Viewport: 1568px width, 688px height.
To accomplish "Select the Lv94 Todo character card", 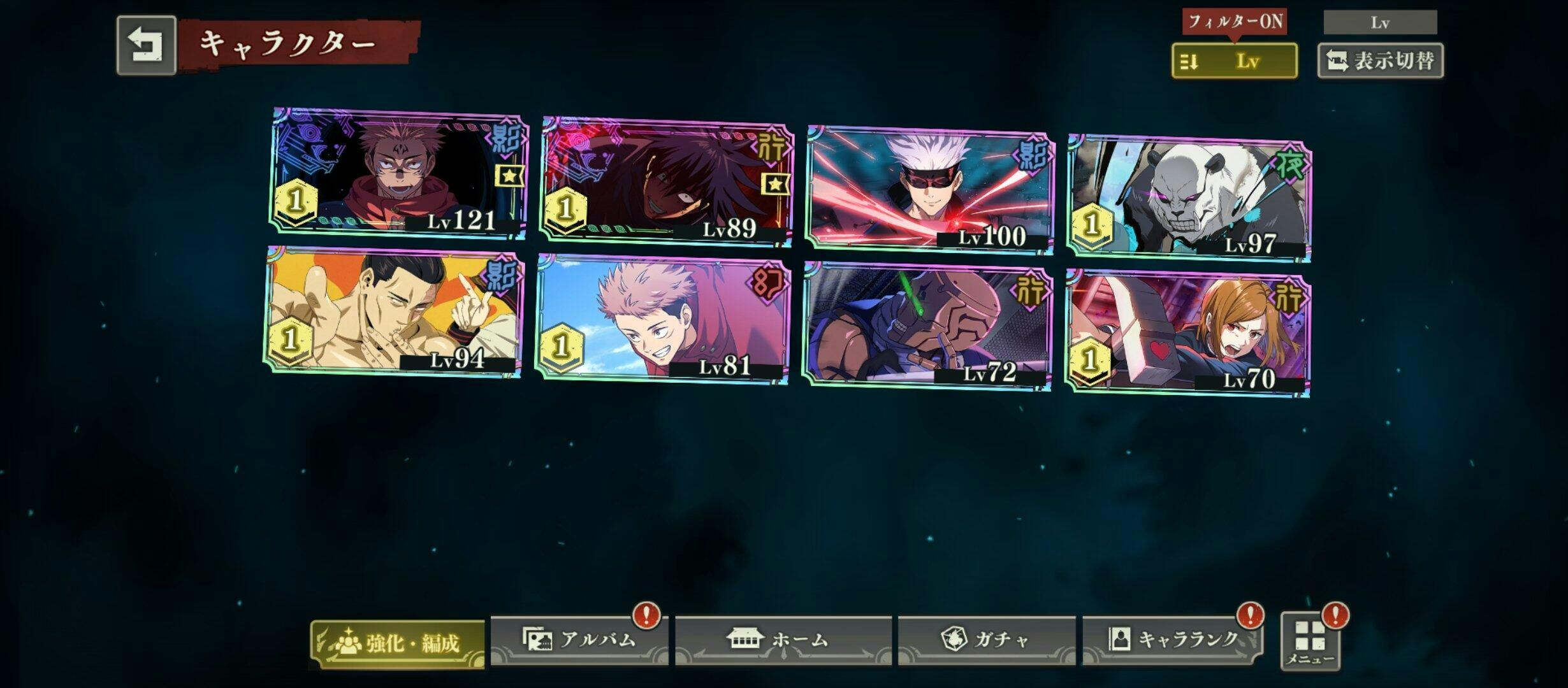I will click(394, 312).
